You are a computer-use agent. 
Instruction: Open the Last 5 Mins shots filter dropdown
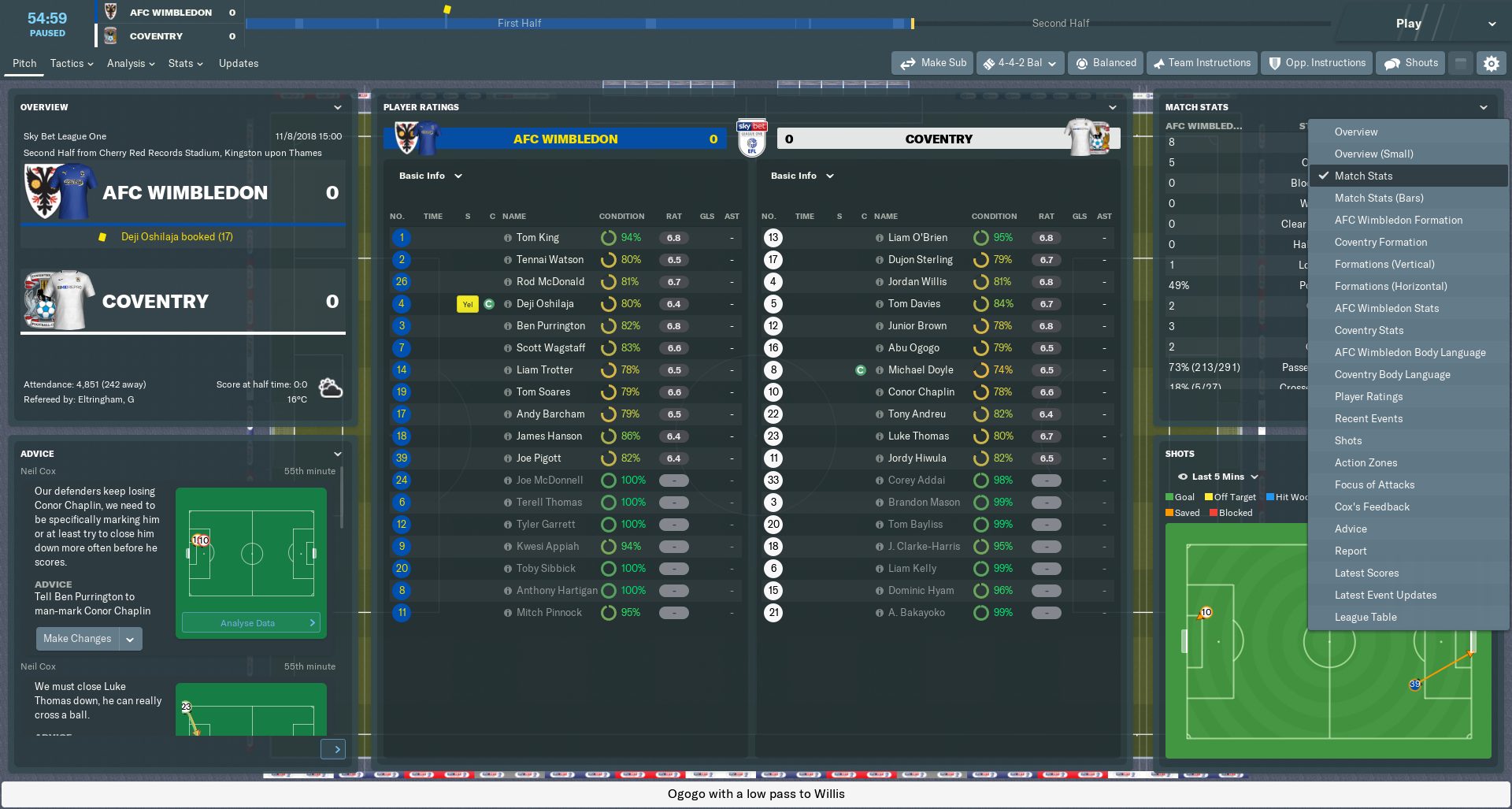click(x=1217, y=477)
